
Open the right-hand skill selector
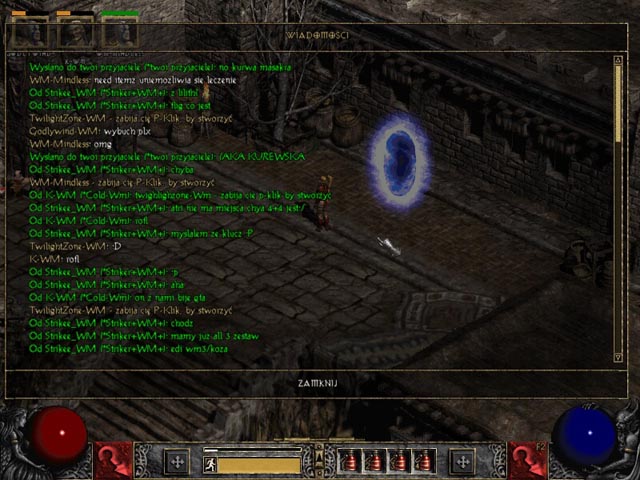click(x=527, y=461)
